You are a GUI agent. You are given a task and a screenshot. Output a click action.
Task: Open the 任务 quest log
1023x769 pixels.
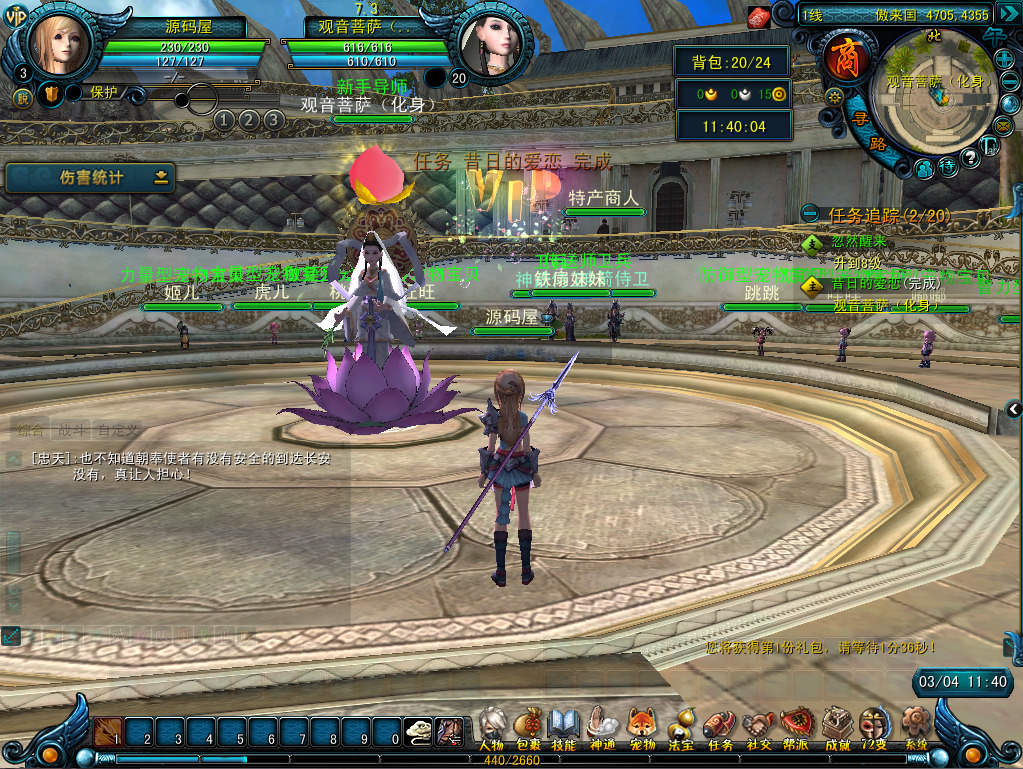click(x=720, y=728)
